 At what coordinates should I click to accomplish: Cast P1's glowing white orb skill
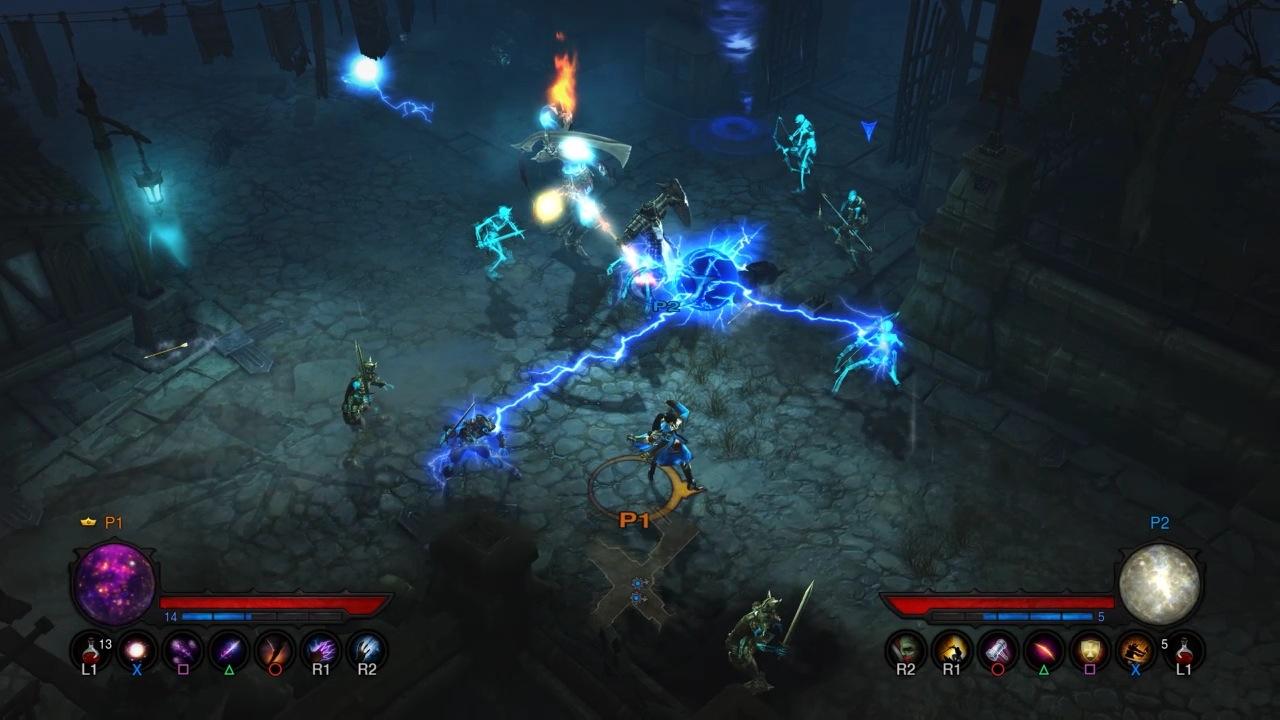coord(137,650)
